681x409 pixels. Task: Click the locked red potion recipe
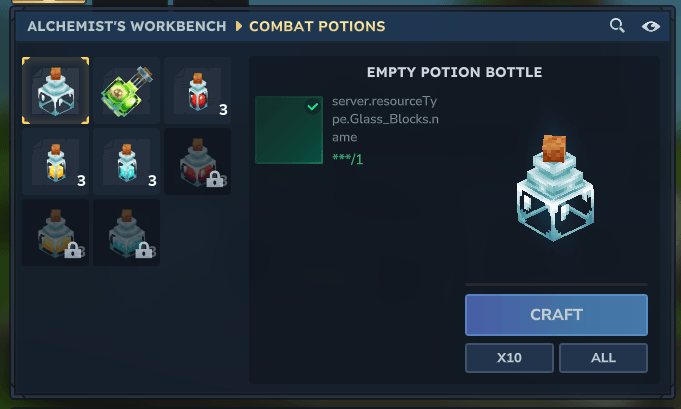[x=197, y=162]
